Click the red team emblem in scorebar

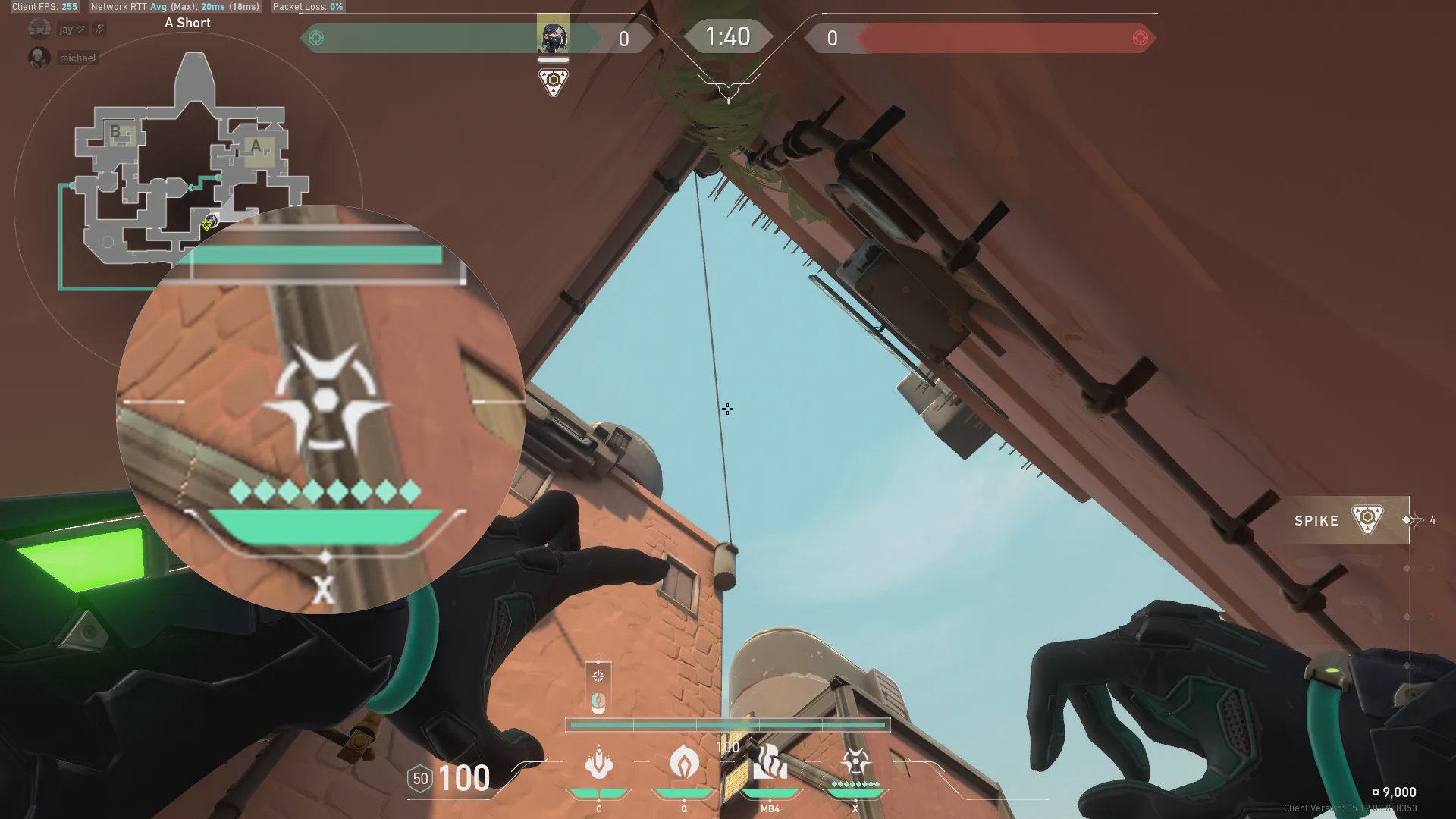click(x=1140, y=38)
